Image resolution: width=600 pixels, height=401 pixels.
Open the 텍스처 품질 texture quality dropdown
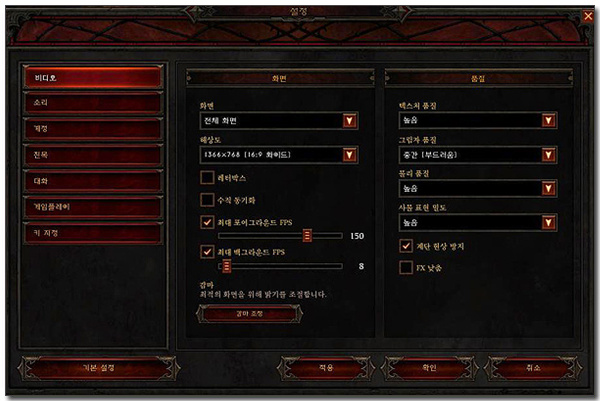pos(548,121)
